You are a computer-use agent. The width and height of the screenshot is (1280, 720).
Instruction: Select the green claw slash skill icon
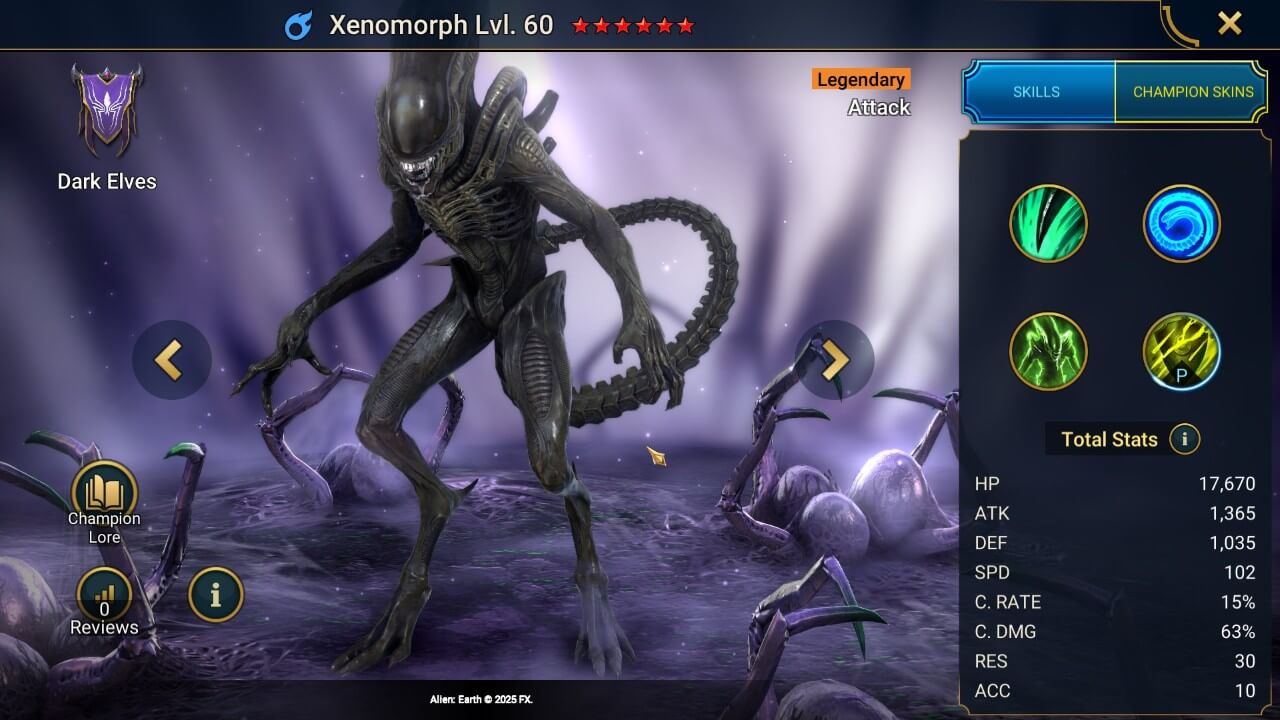pyautogui.click(x=1048, y=223)
